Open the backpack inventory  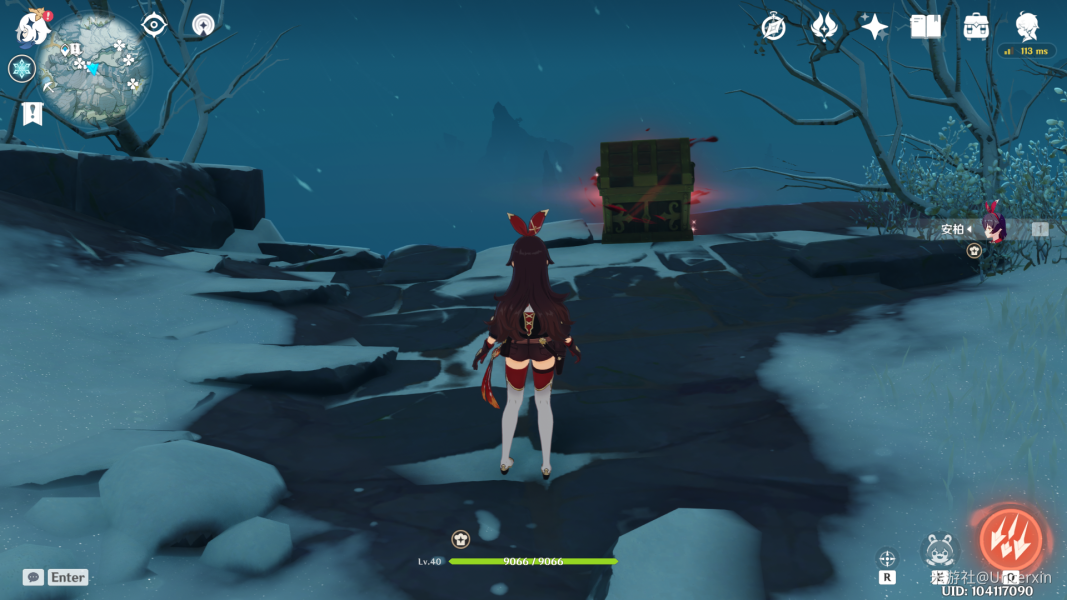coord(977,27)
